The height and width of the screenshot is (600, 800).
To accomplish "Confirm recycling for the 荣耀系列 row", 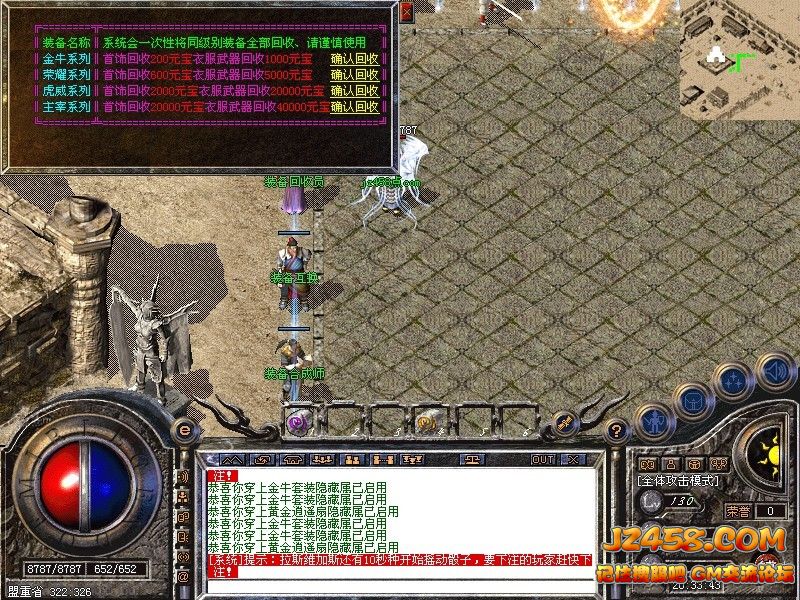I will tap(355, 75).
